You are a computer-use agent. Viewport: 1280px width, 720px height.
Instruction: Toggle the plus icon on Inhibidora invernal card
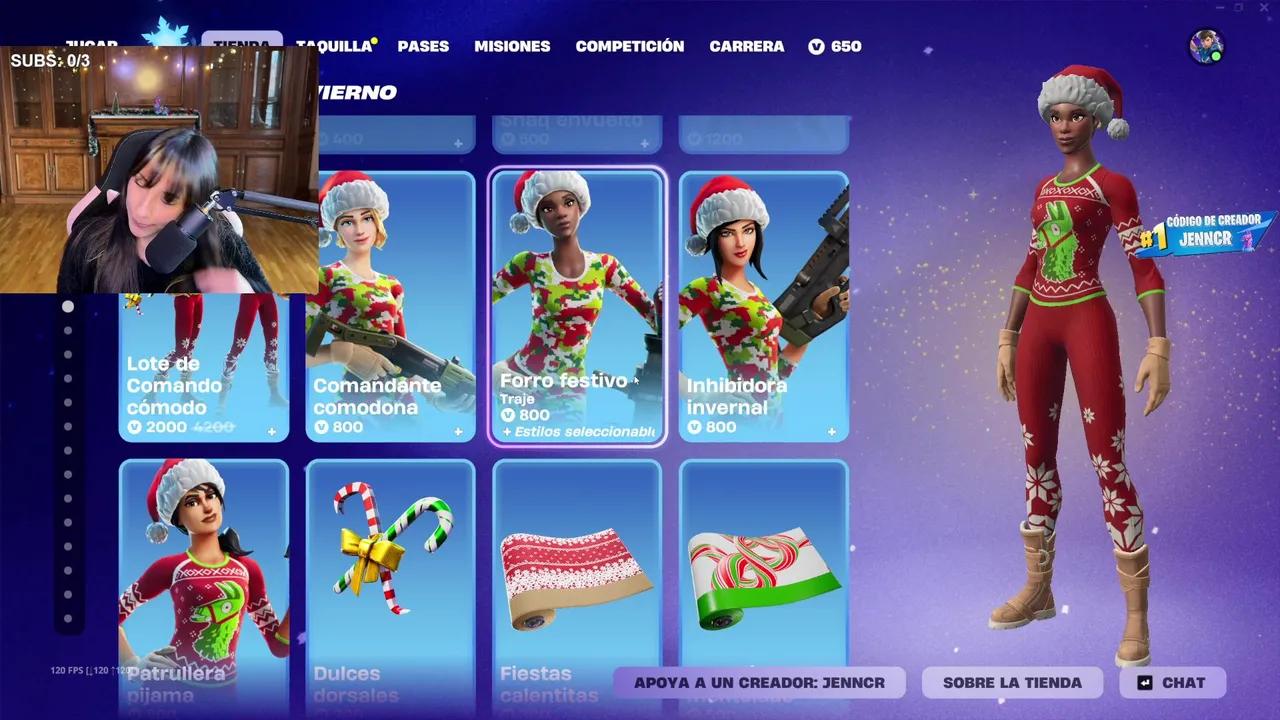pyautogui.click(x=831, y=431)
